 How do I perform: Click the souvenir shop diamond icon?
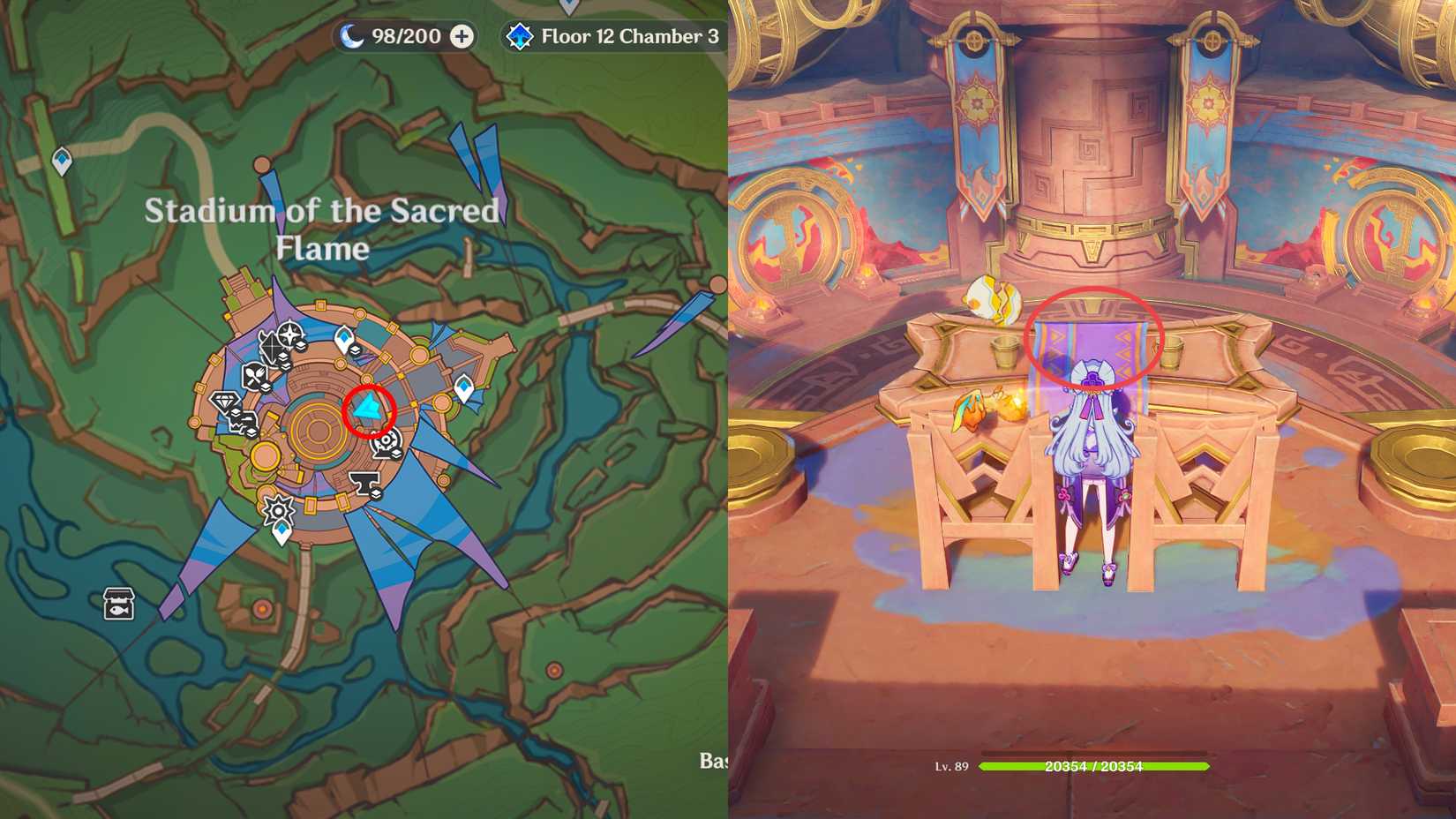coord(223,402)
